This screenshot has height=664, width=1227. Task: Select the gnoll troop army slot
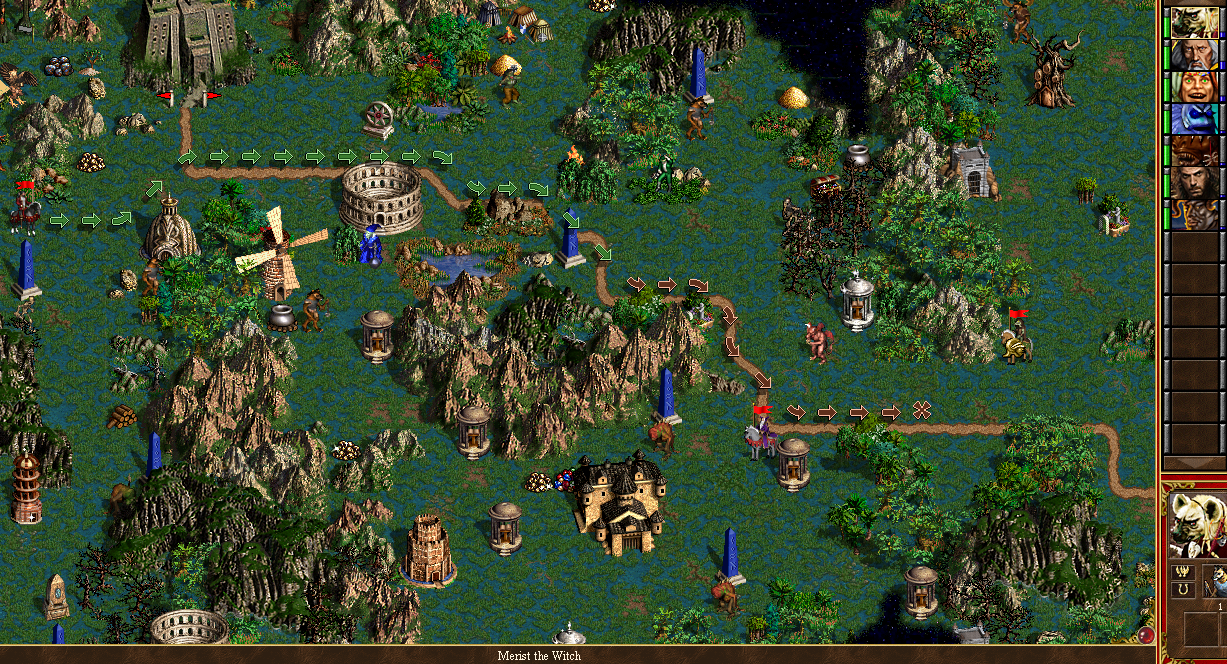pyautogui.click(x=1214, y=581)
